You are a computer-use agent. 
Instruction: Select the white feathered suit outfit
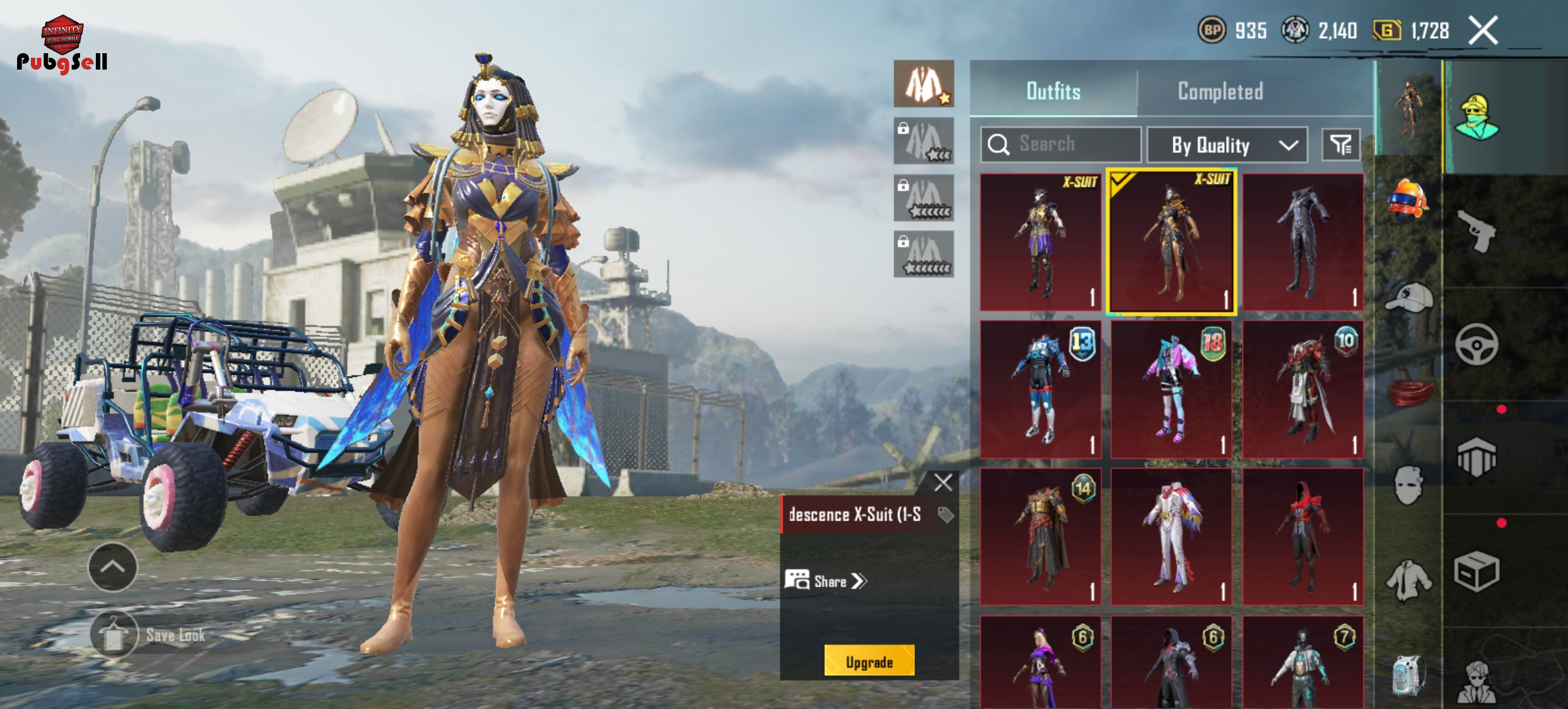1171,536
